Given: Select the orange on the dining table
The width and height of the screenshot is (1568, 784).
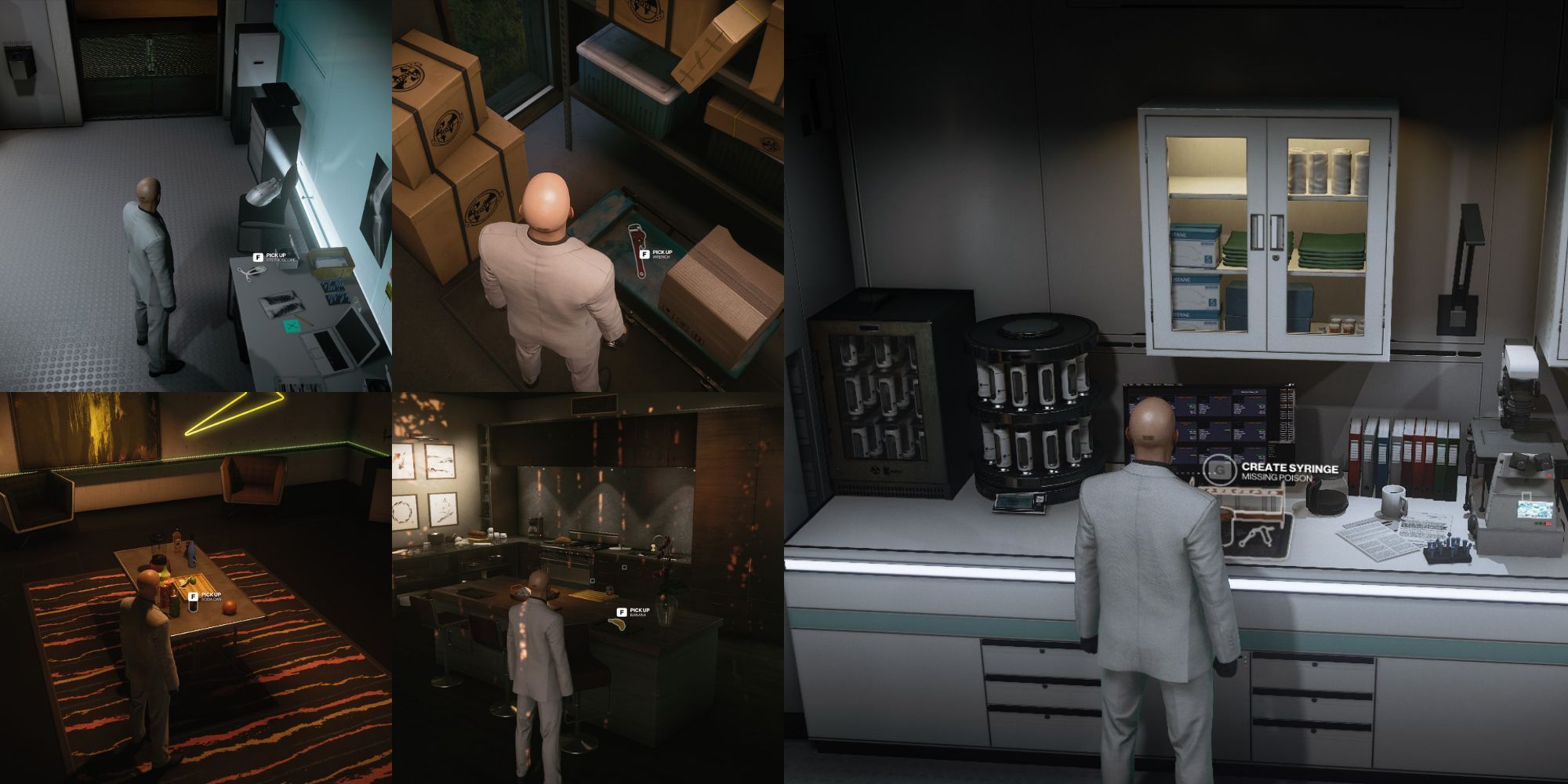Looking at the screenshot, I should tap(229, 606).
